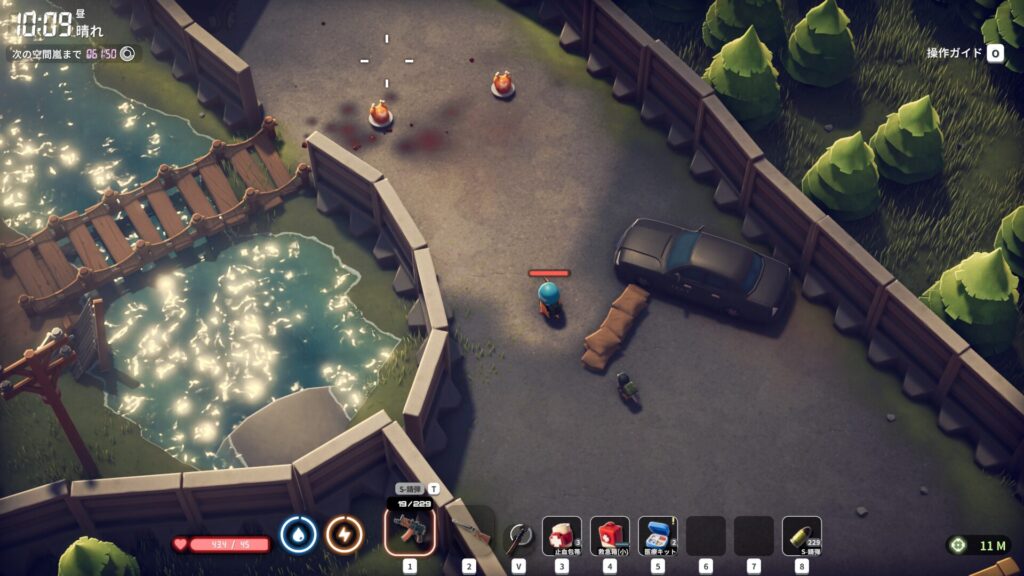
Task: Open the 操作ガイド controls guide
Action: [x=965, y=53]
